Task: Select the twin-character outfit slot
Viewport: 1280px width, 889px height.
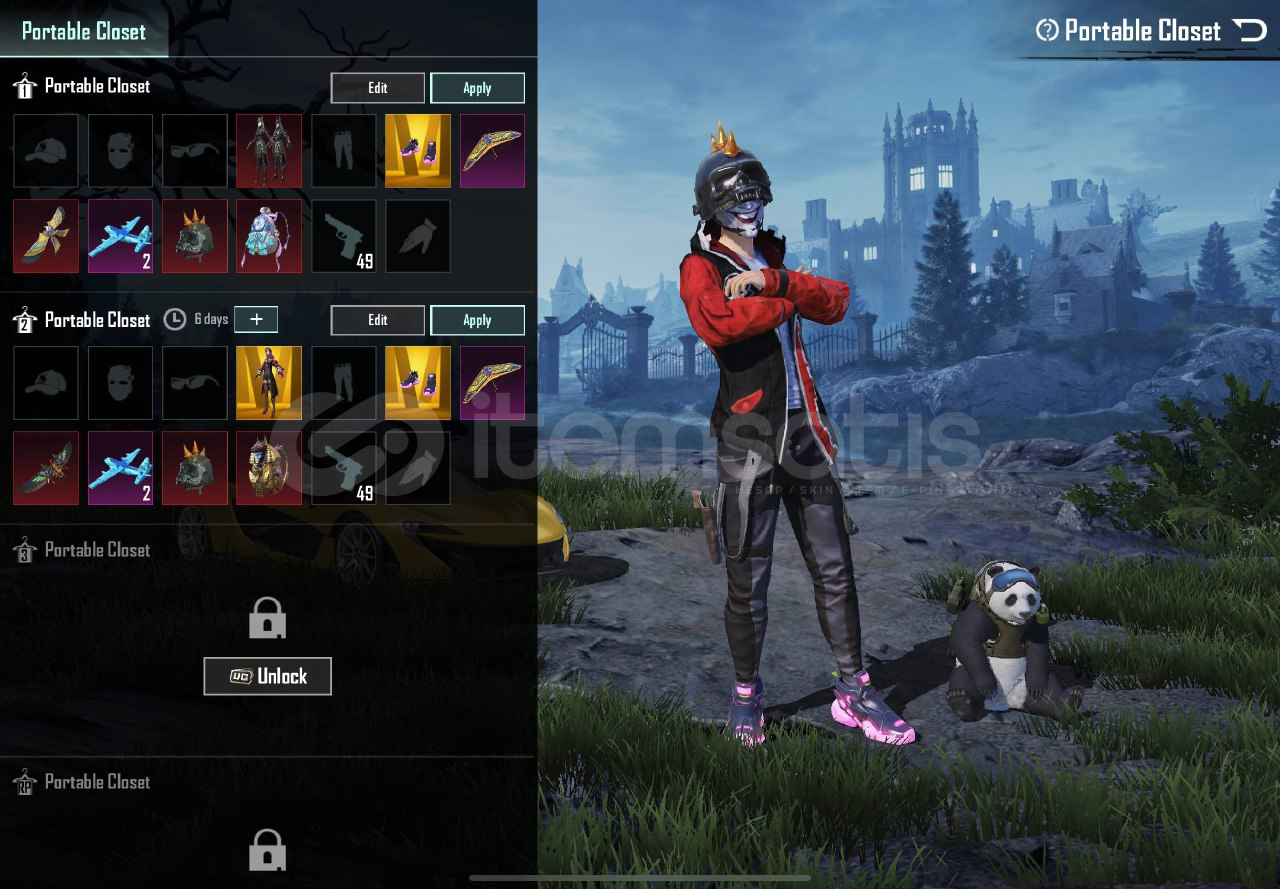Action: tap(269, 151)
